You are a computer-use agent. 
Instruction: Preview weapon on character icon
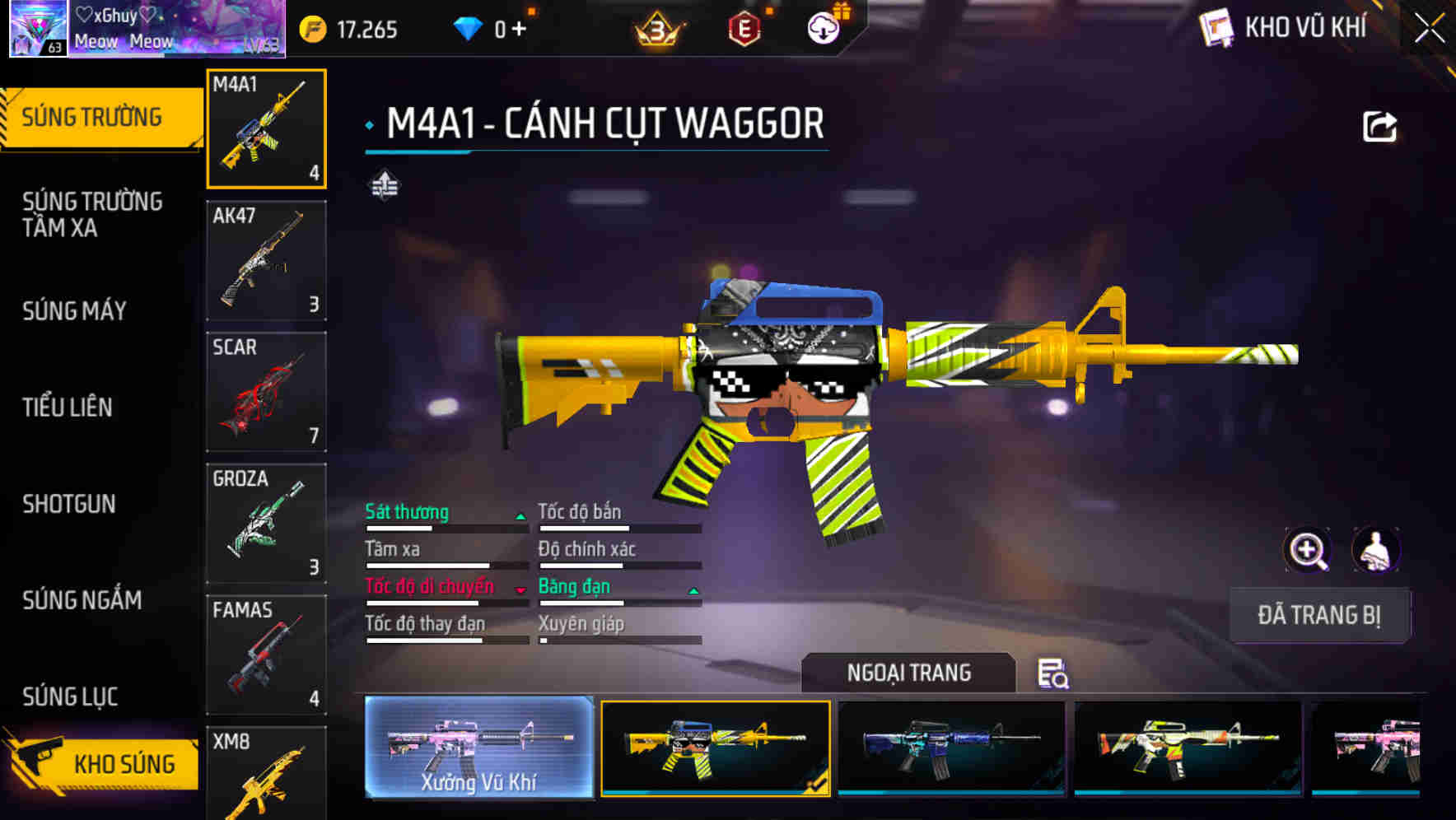click(1375, 550)
